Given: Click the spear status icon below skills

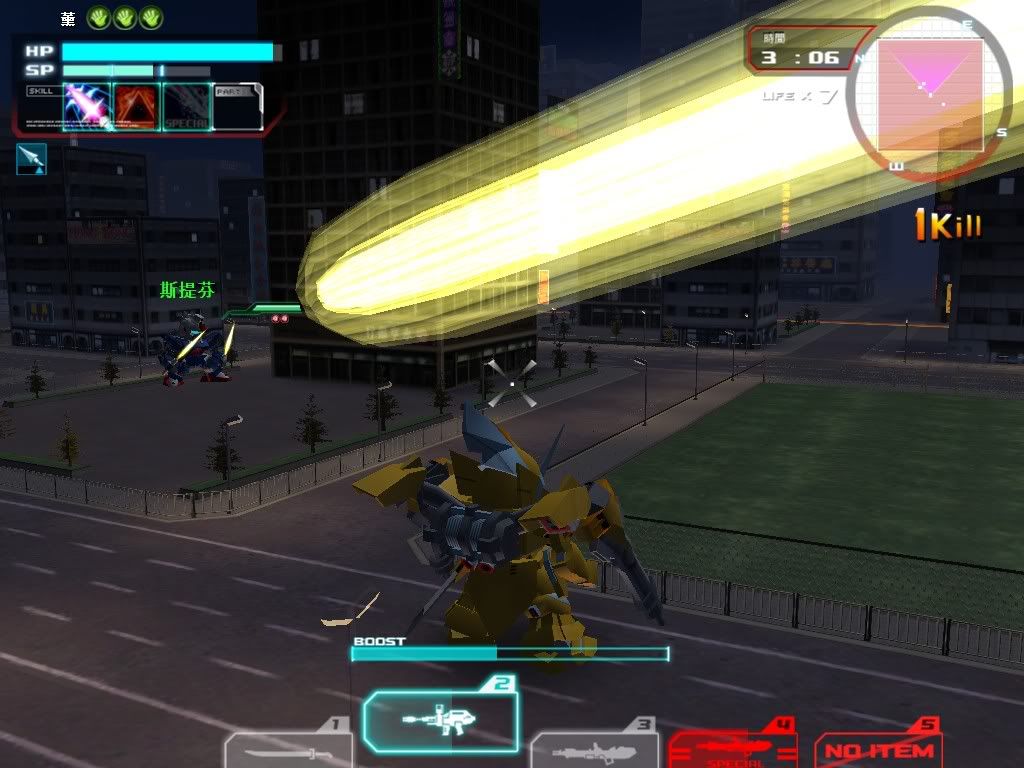Looking at the screenshot, I should (31, 160).
